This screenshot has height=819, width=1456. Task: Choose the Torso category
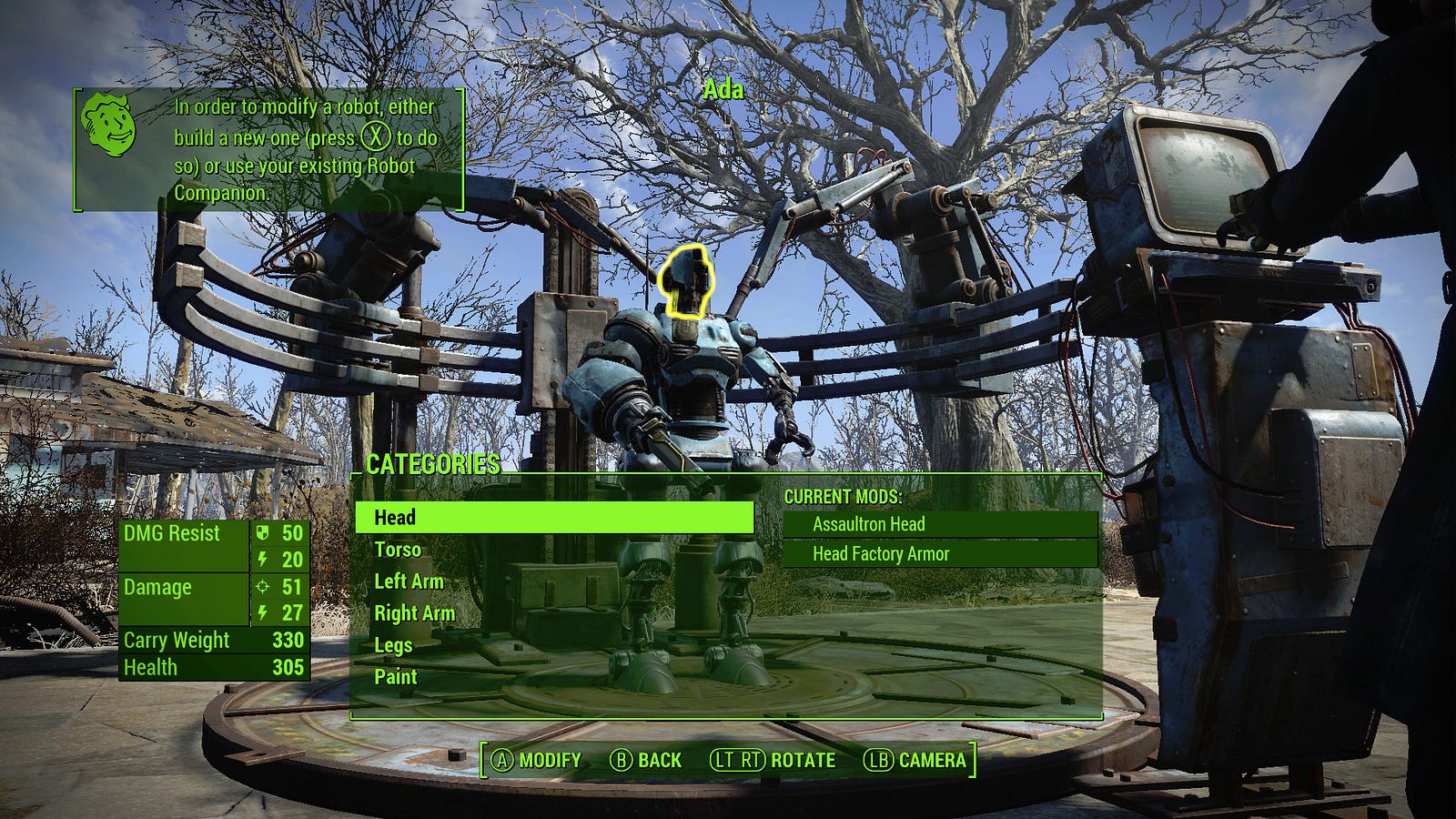pyautogui.click(x=398, y=550)
